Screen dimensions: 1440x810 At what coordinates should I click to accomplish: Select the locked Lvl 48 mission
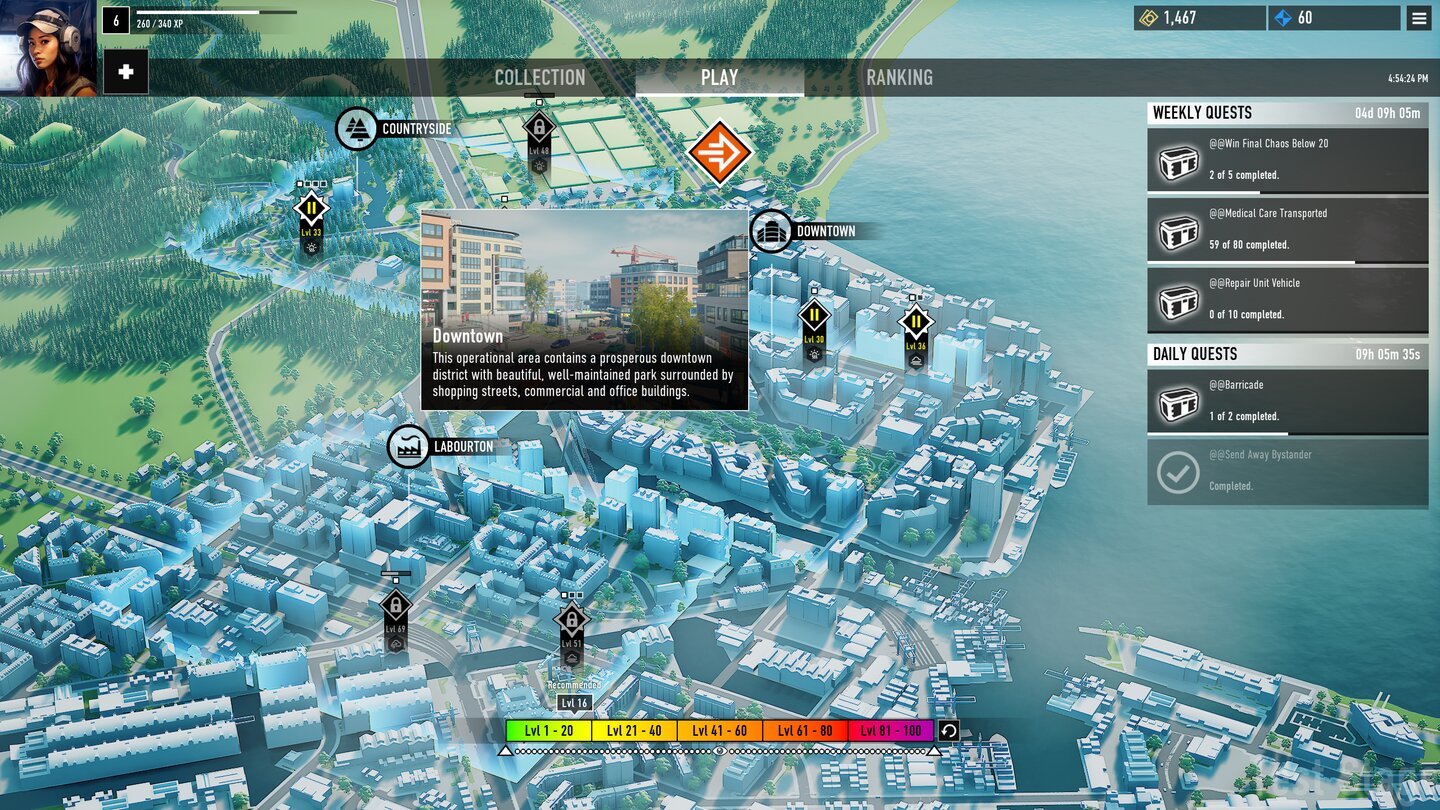click(x=539, y=128)
